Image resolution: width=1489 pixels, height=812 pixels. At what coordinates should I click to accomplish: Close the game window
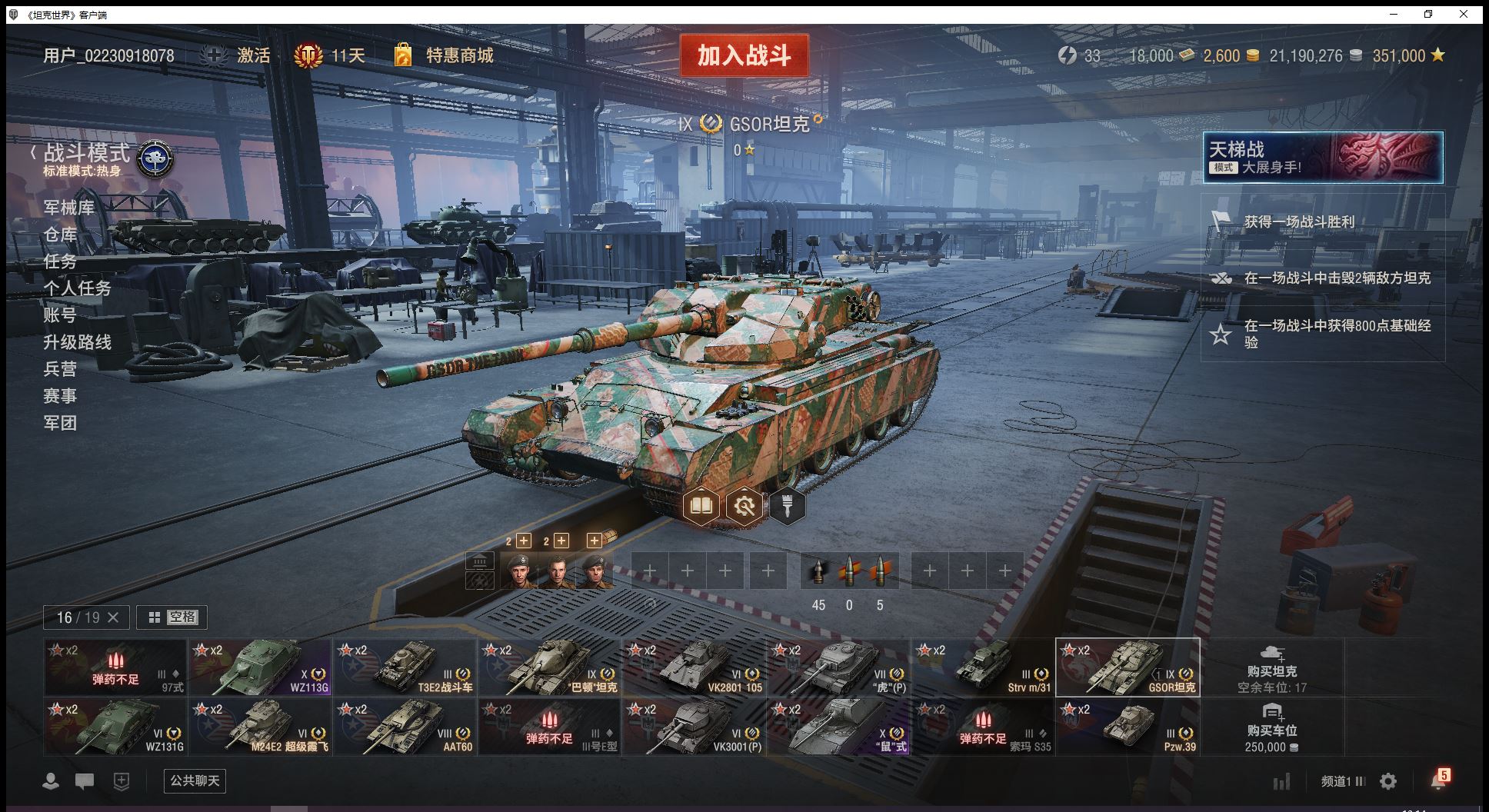click(1464, 14)
